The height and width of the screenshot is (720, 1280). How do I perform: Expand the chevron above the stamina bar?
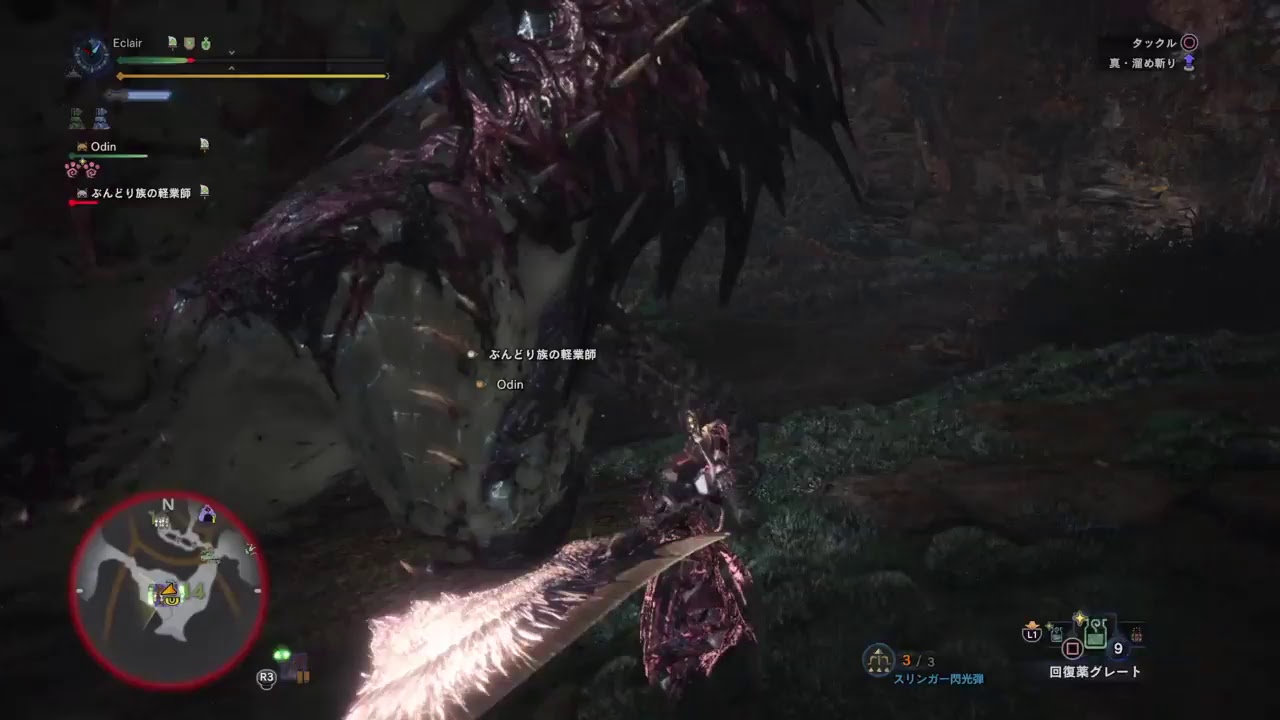click(231, 67)
